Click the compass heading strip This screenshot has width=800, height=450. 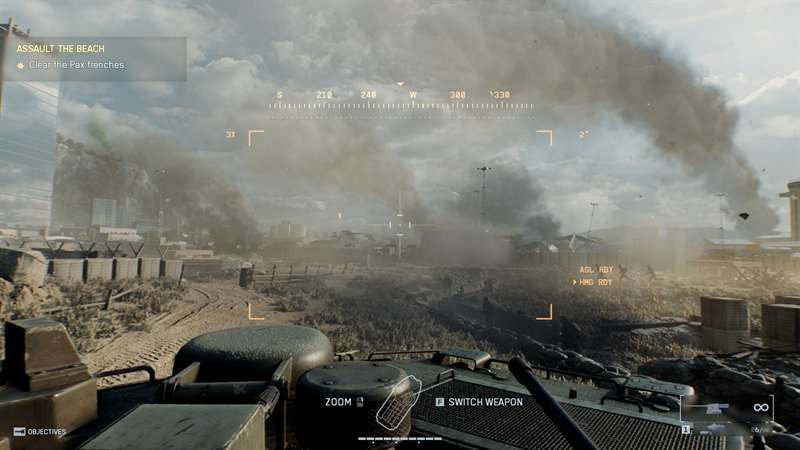pyautogui.click(x=400, y=97)
